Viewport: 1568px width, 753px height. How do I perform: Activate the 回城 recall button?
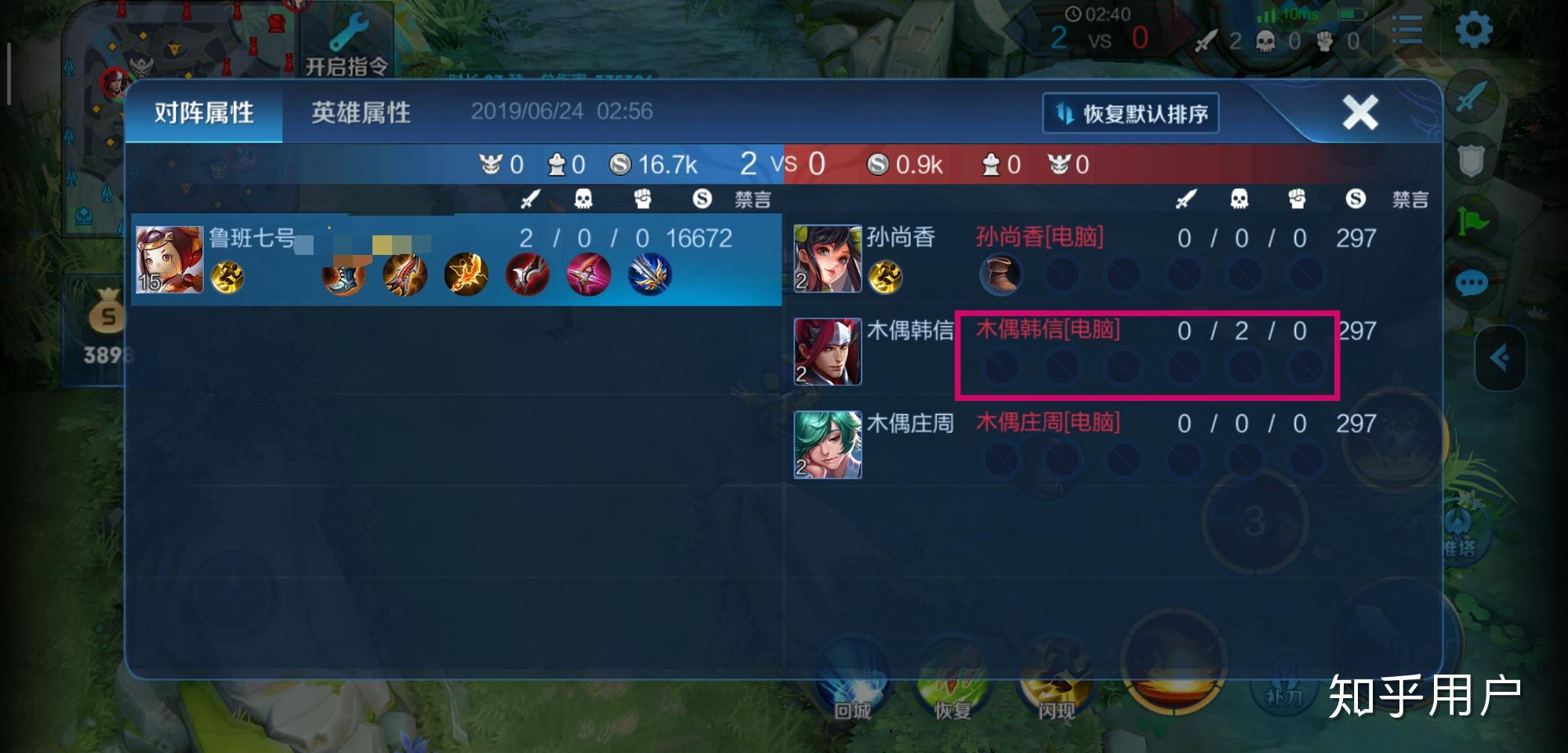click(852, 682)
